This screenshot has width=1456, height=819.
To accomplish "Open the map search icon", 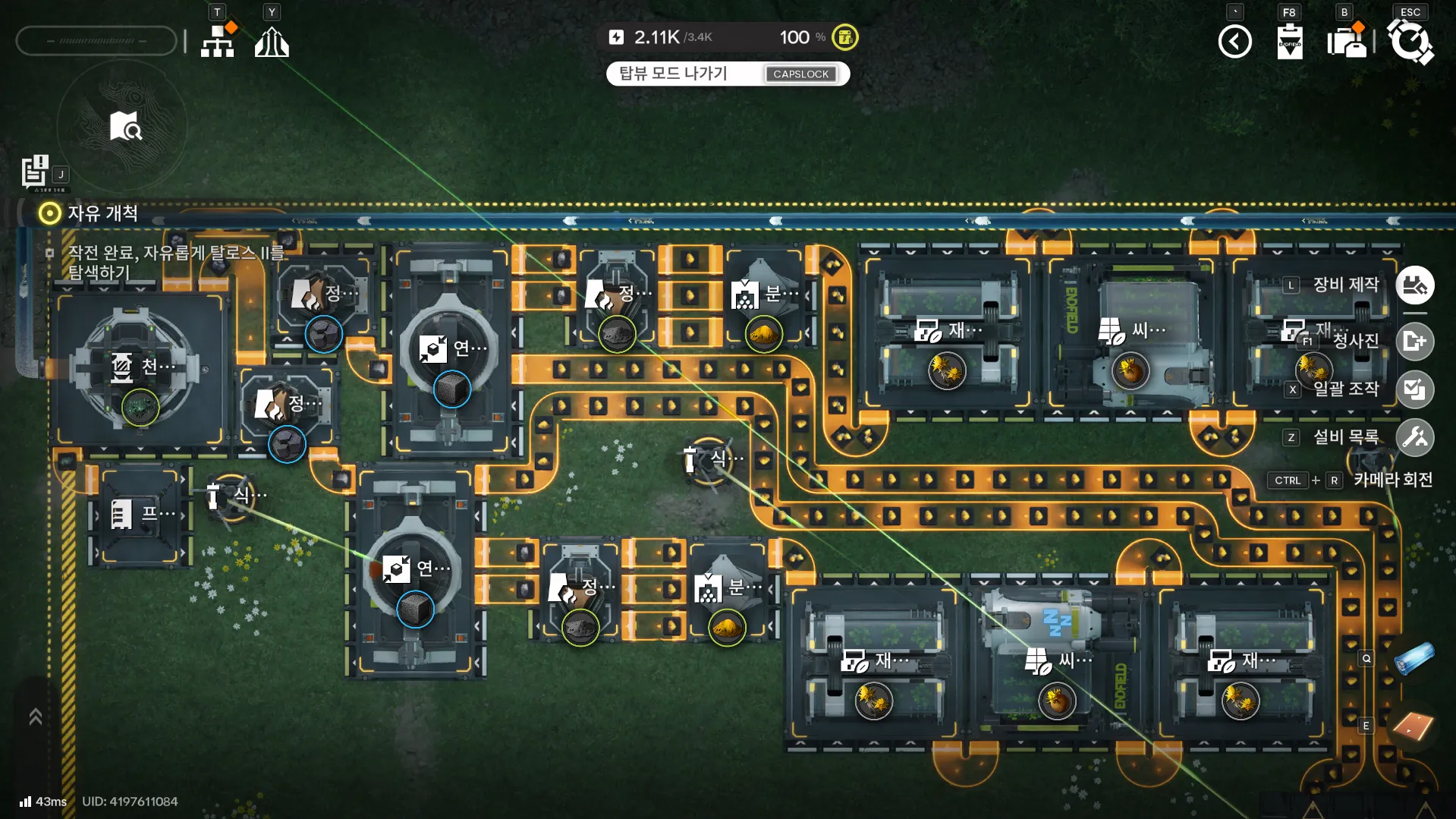I will coord(124,127).
